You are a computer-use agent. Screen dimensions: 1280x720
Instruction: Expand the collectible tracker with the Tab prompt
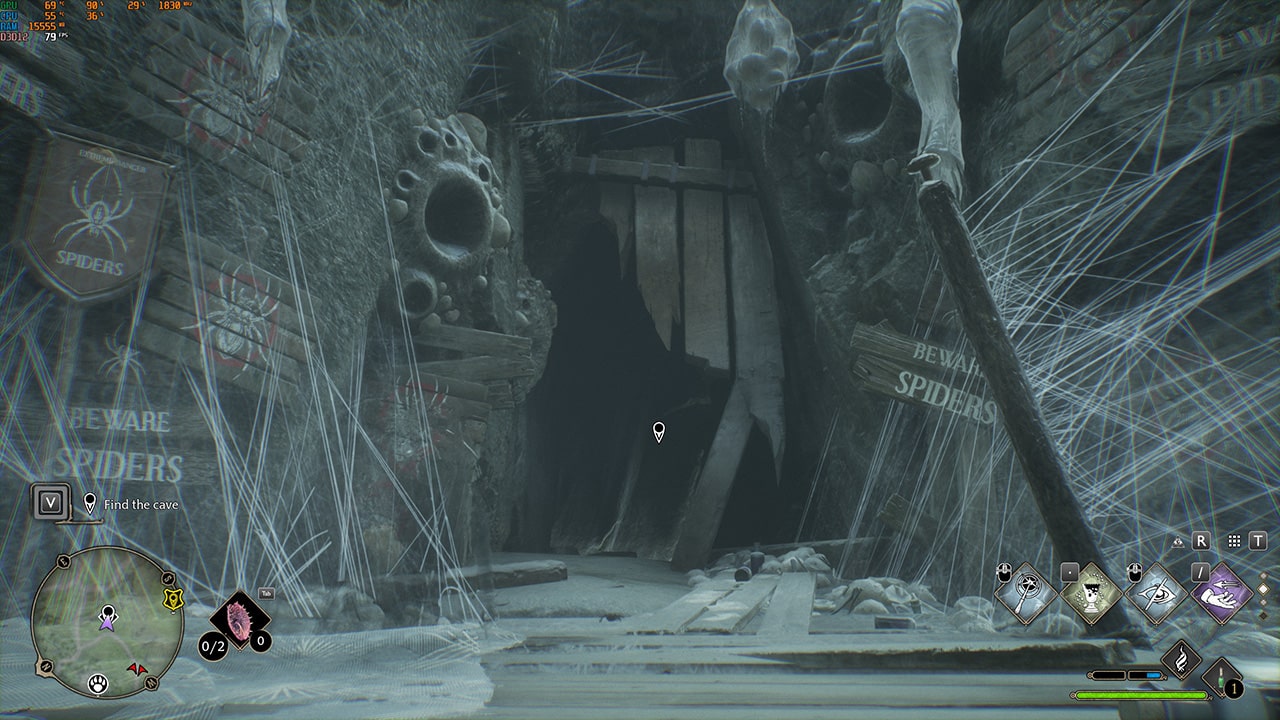pyautogui.click(x=266, y=593)
